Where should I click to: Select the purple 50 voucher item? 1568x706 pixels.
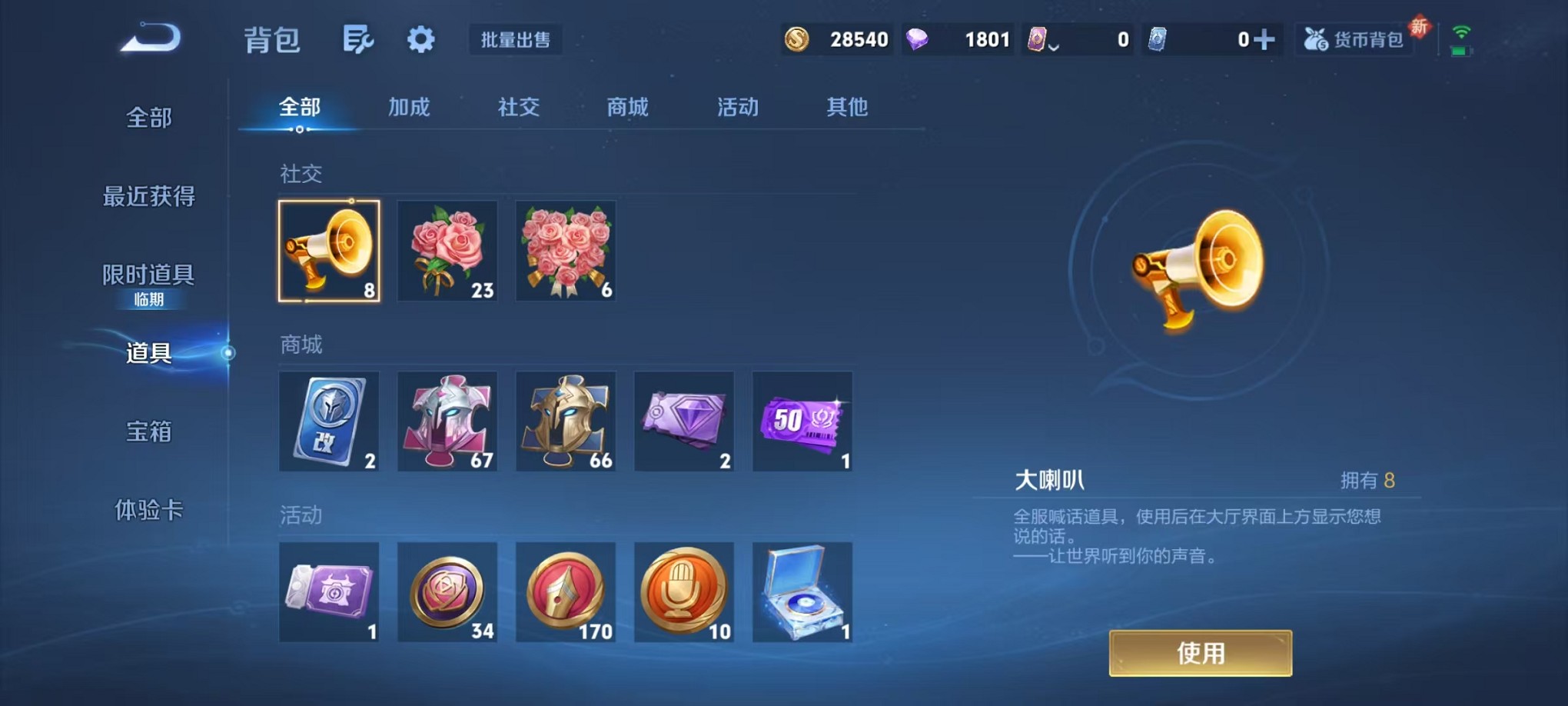point(802,421)
